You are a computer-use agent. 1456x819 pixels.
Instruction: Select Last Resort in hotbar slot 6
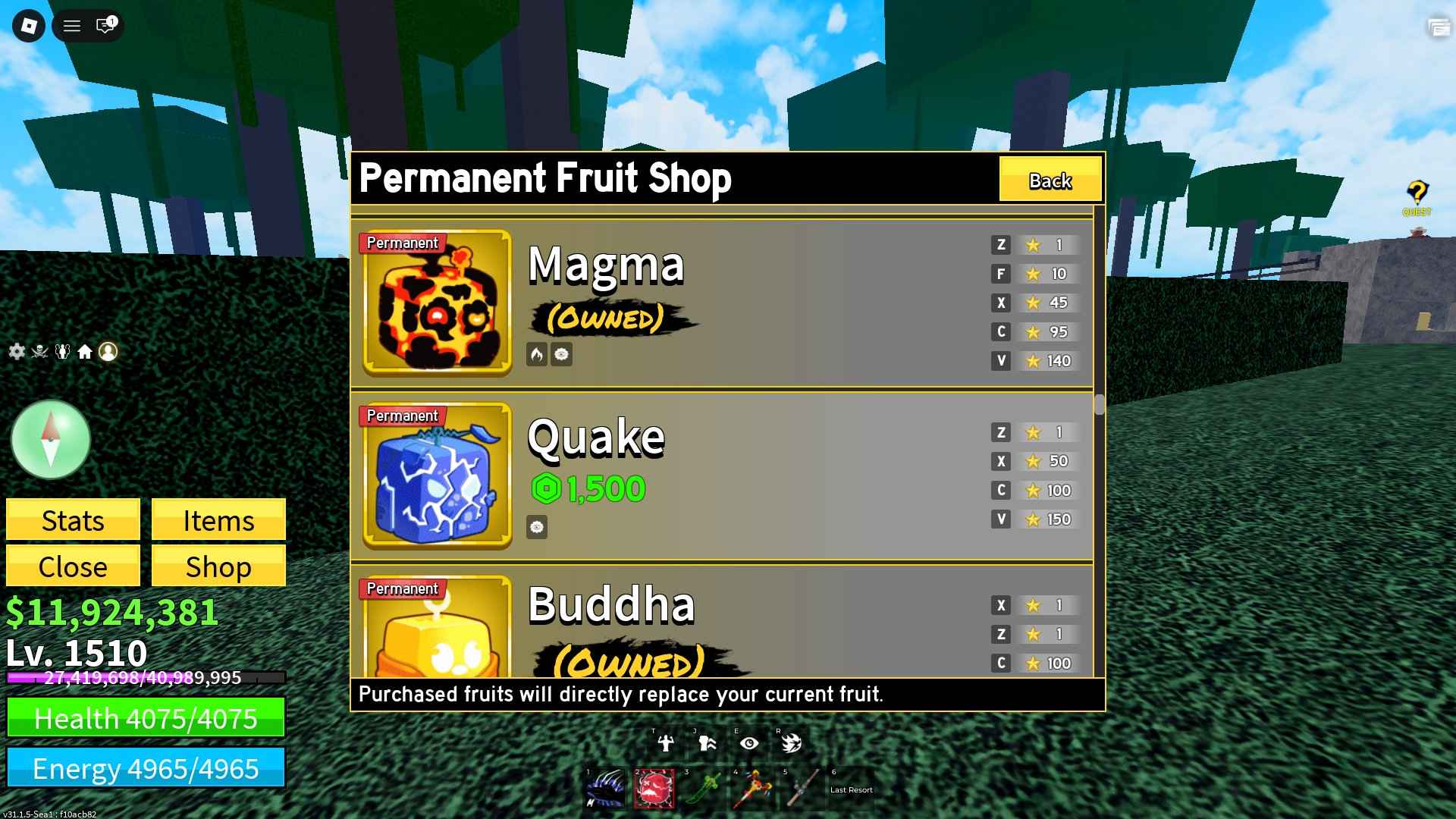tap(851, 789)
